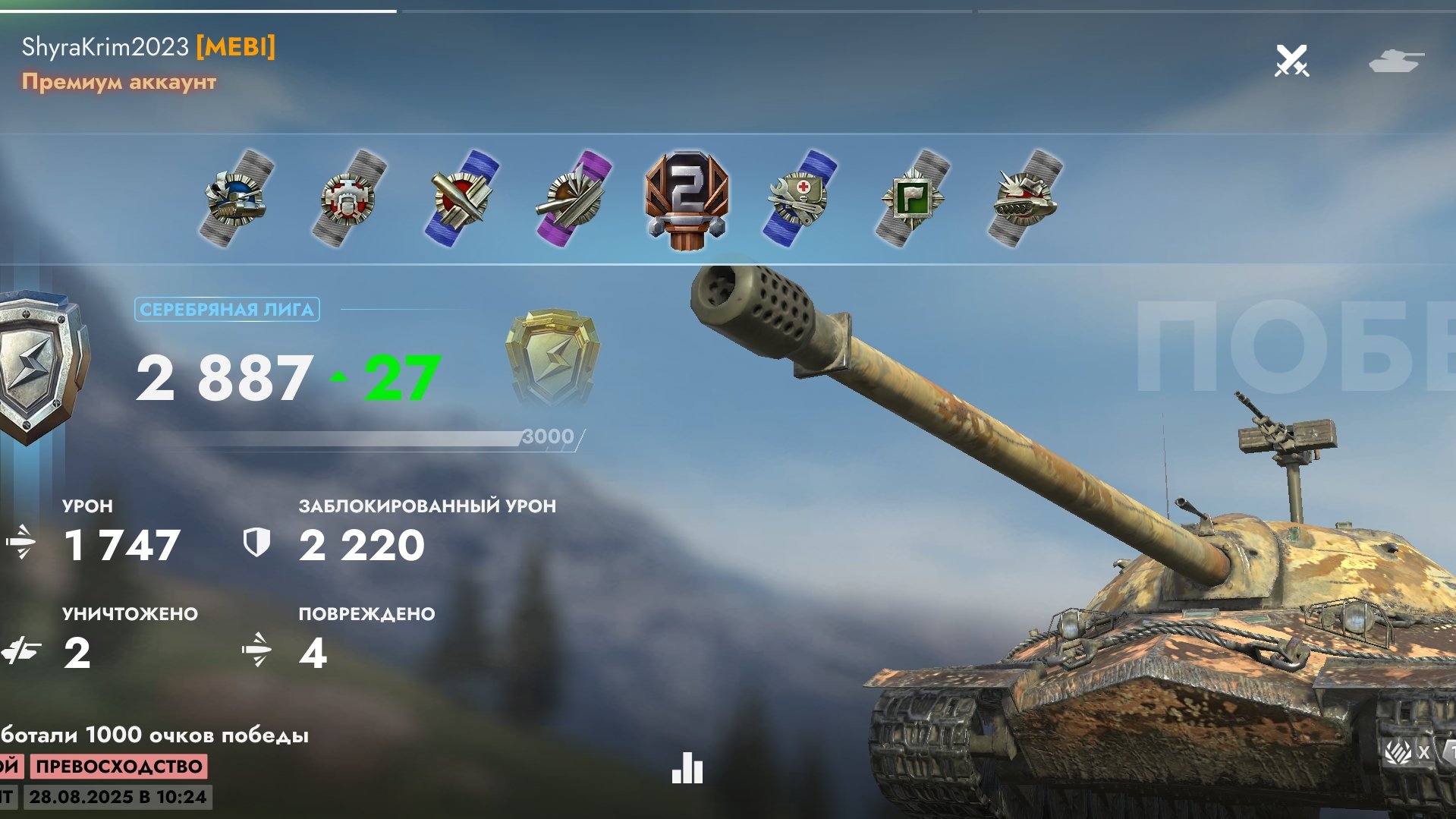Inspect the Mastery 2nd class badge
The width and height of the screenshot is (1456, 819).
pyautogui.click(x=687, y=199)
